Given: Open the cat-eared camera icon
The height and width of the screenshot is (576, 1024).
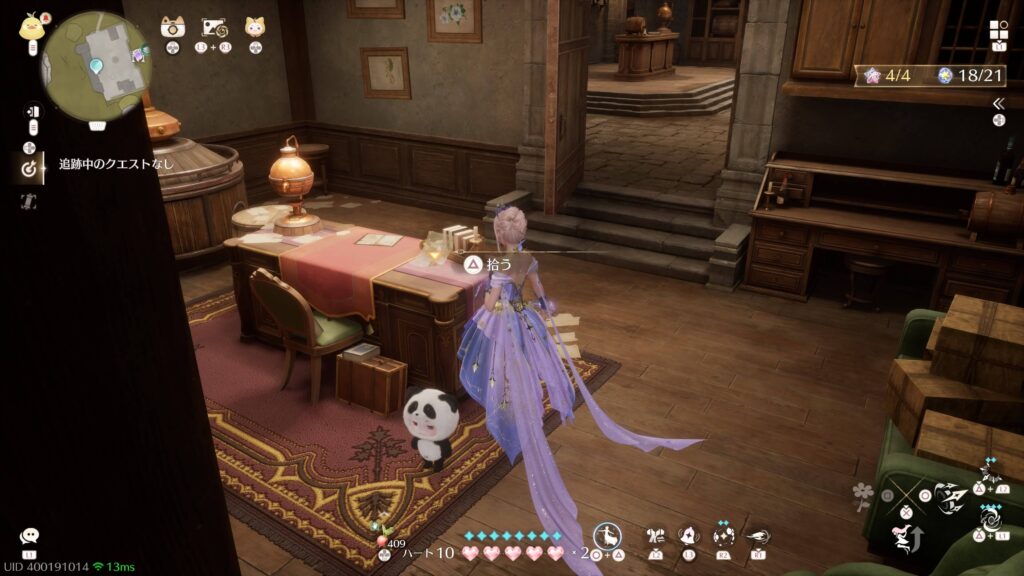Looking at the screenshot, I should pos(173,27).
